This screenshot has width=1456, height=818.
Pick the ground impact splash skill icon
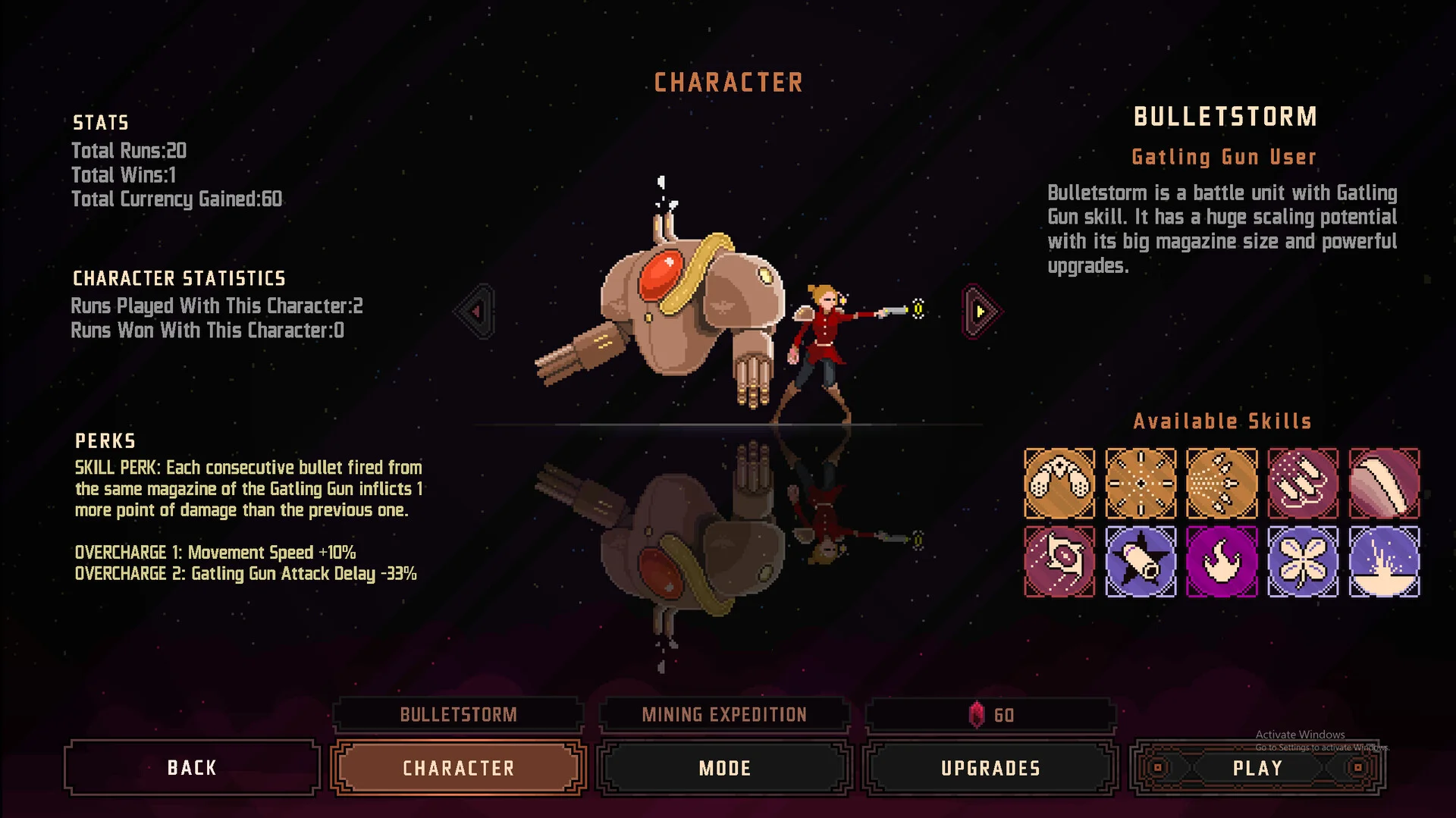pos(1384,562)
